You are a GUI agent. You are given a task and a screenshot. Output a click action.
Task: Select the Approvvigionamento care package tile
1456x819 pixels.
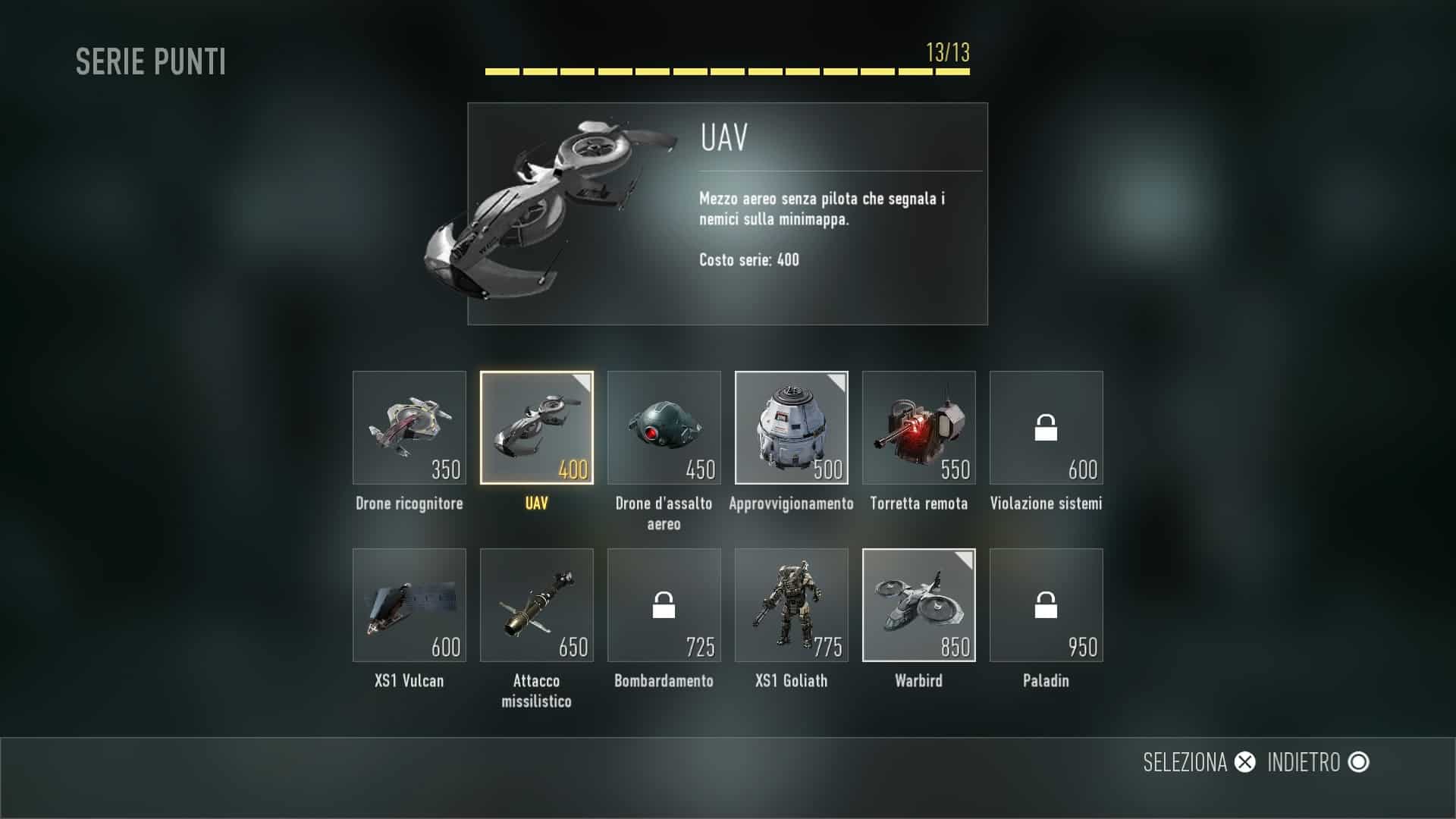(x=792, y=428)
